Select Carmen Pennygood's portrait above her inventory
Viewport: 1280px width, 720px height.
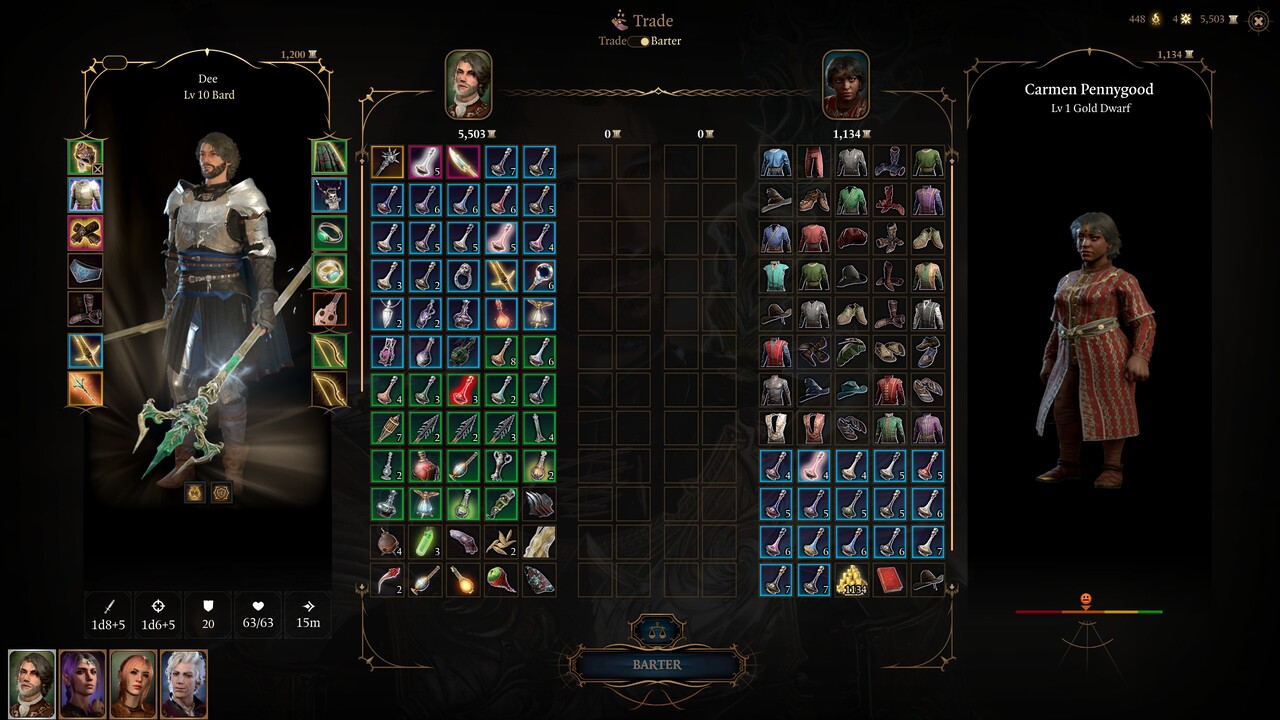844,84
